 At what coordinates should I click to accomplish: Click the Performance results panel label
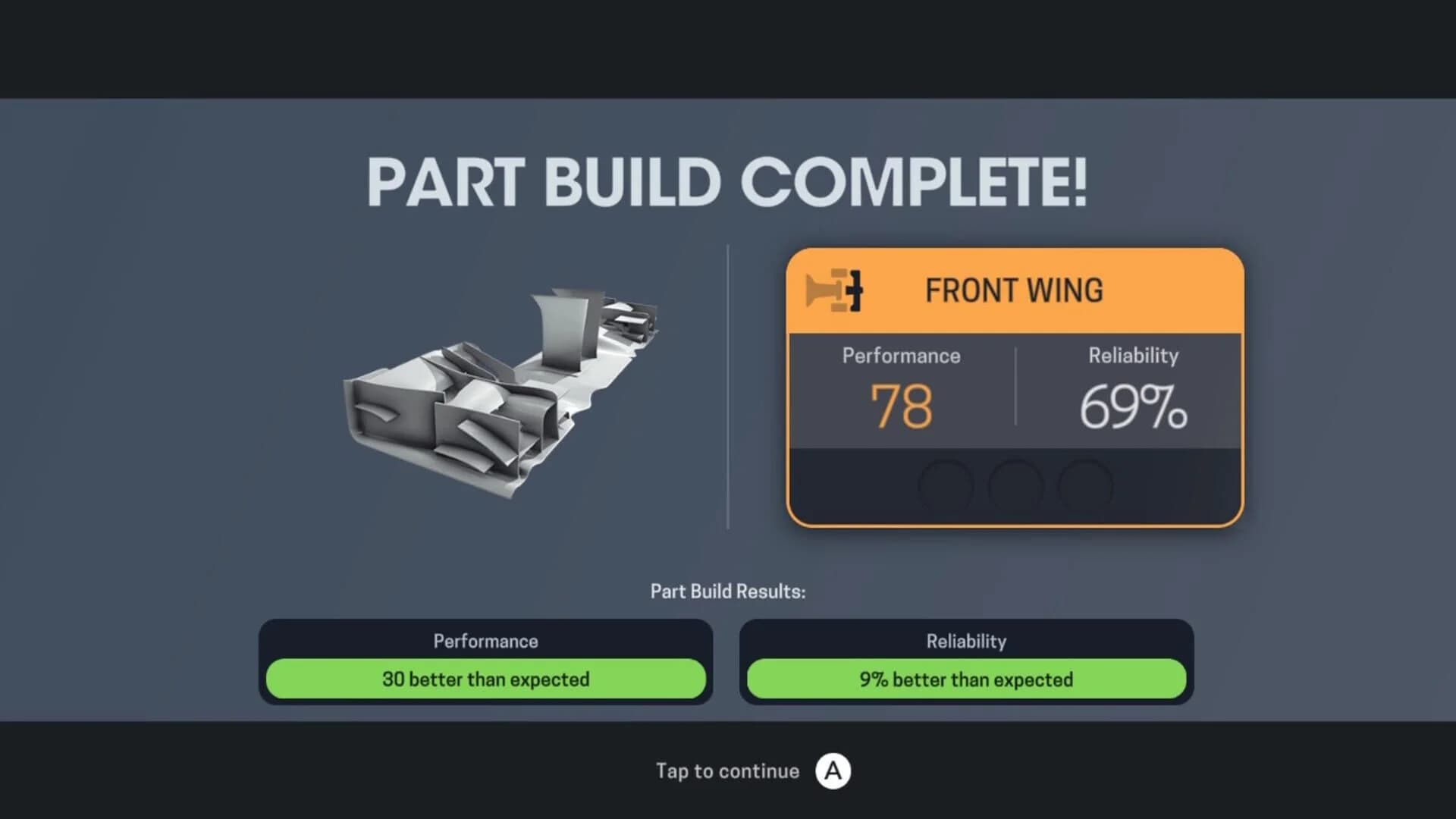pos(485,641)
